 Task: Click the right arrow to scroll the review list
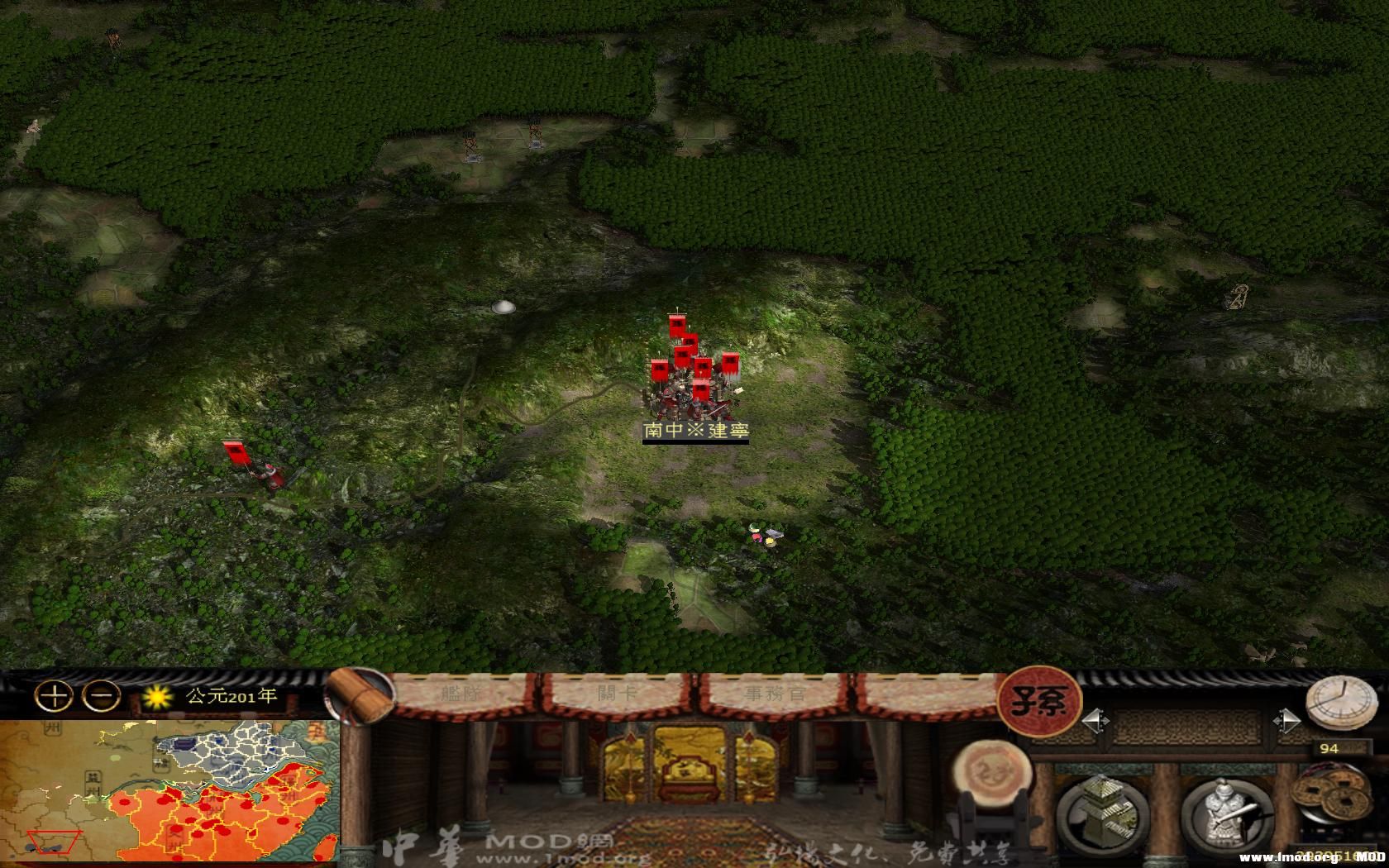1287,721
